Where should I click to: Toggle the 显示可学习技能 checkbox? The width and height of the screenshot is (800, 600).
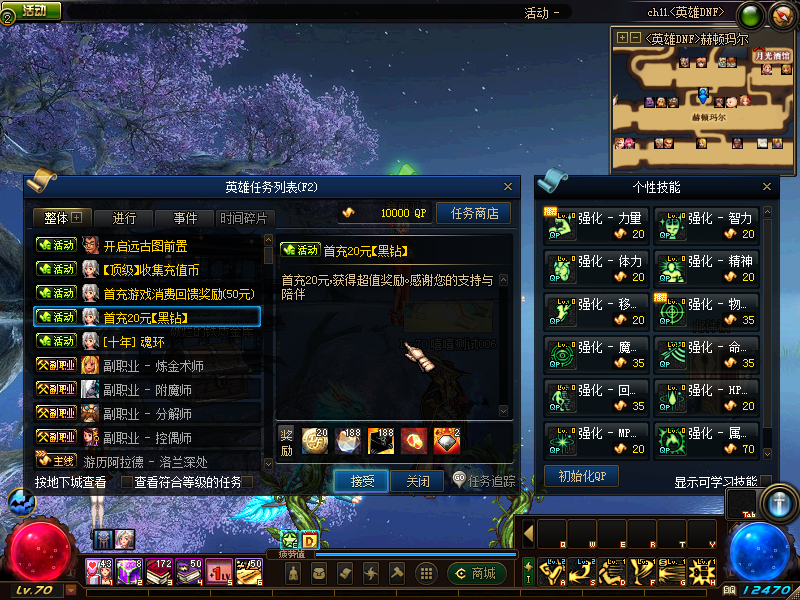point(766,482)
